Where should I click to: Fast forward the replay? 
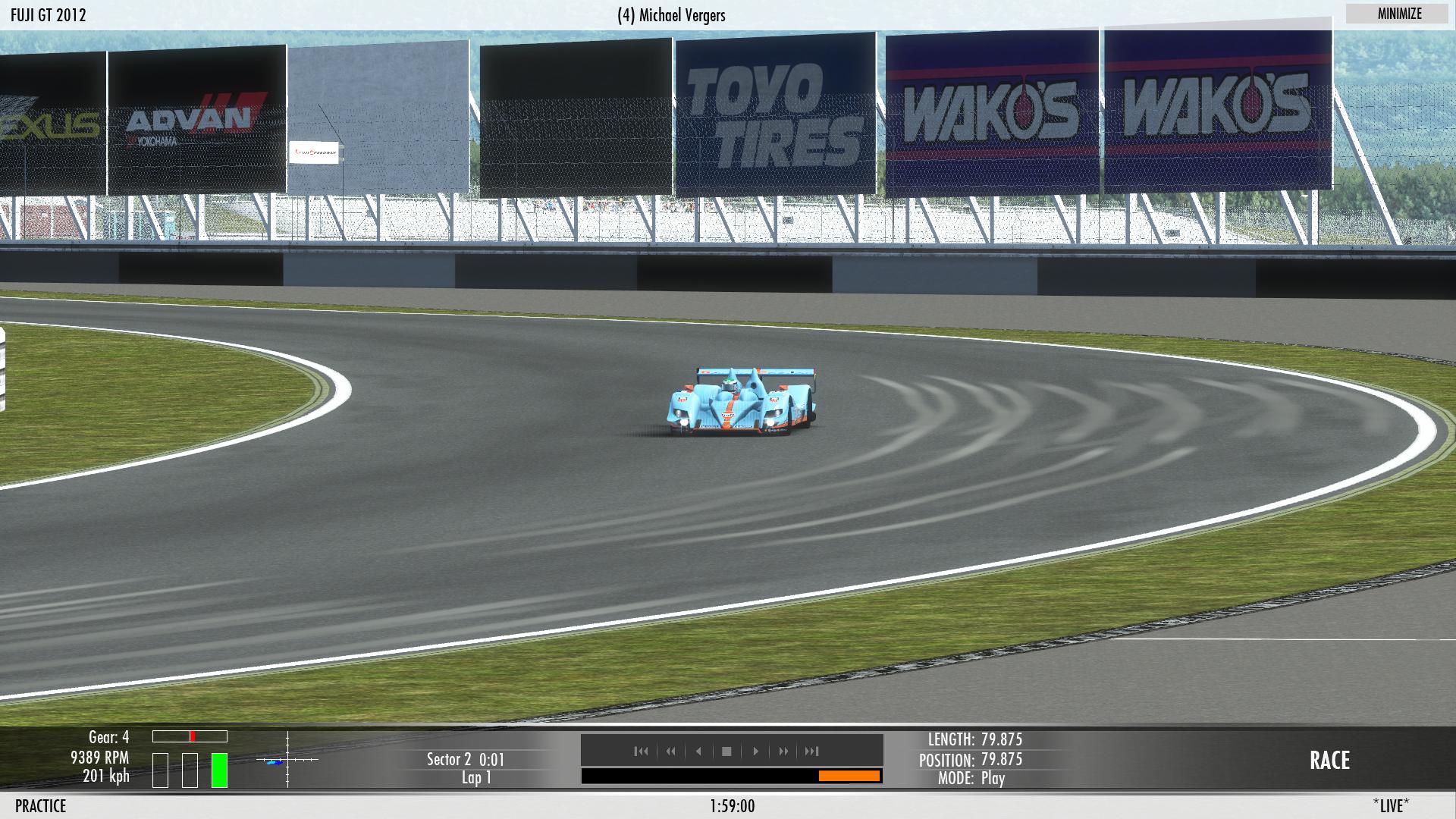pos(783,752)
